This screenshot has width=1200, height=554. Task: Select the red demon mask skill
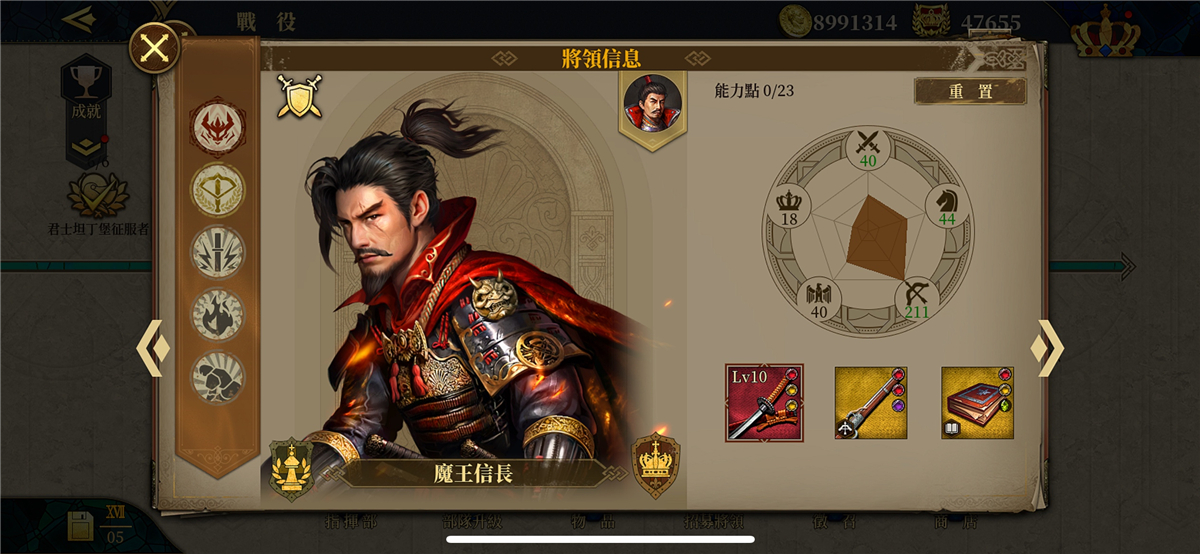tap(217, 127)
